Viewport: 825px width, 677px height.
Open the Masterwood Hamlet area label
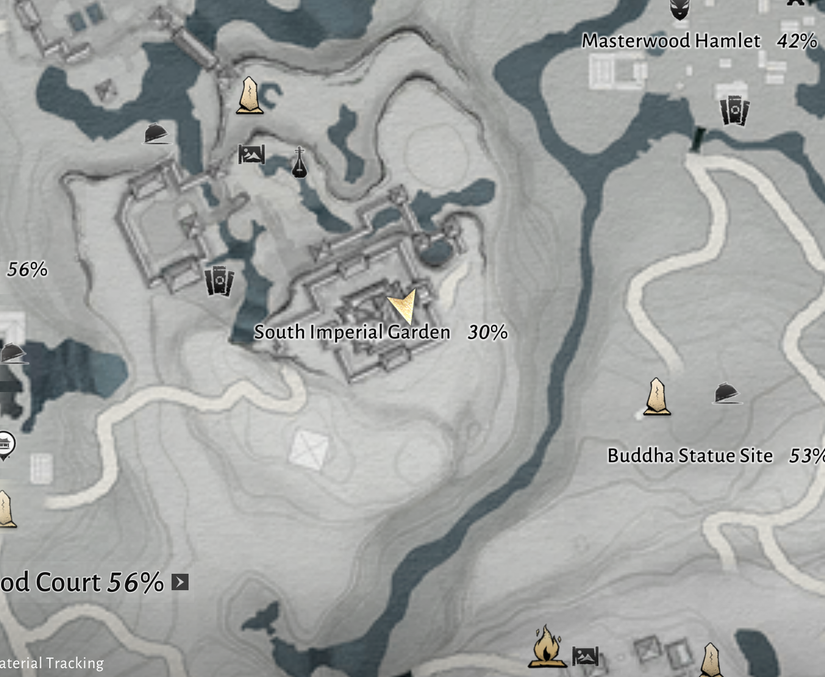[x=671, y=41]
